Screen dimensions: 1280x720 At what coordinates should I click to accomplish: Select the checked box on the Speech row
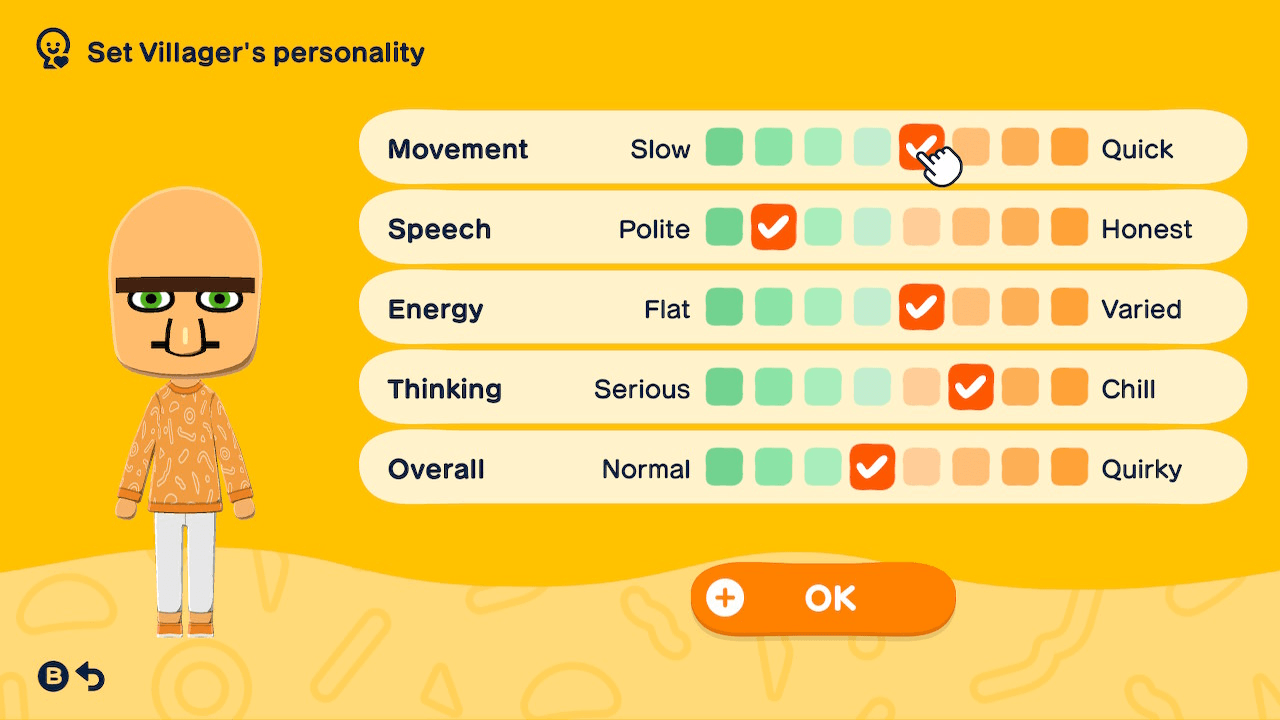click(x=774, y=227)
